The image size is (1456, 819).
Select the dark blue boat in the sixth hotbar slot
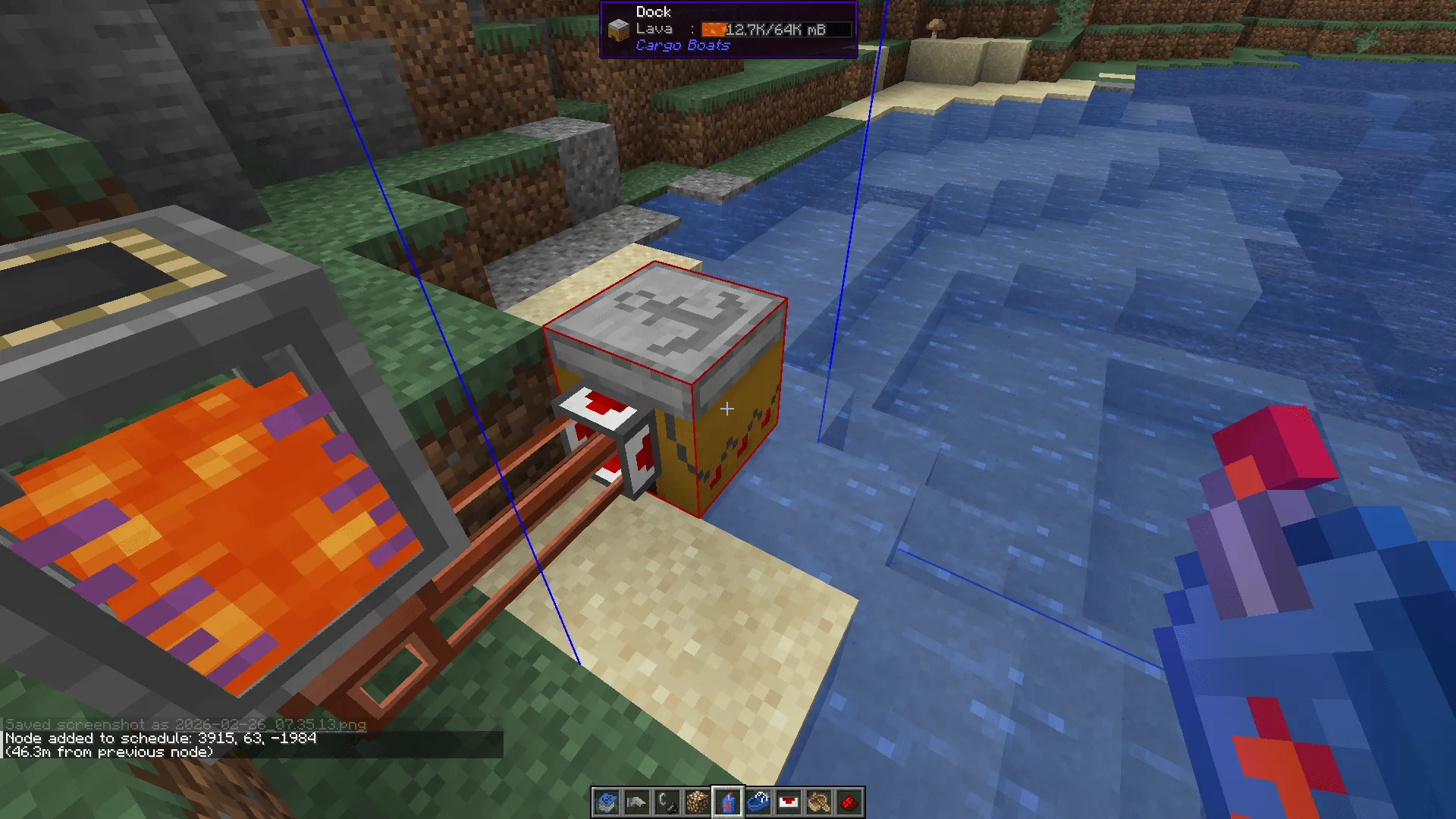pos(759,803)
